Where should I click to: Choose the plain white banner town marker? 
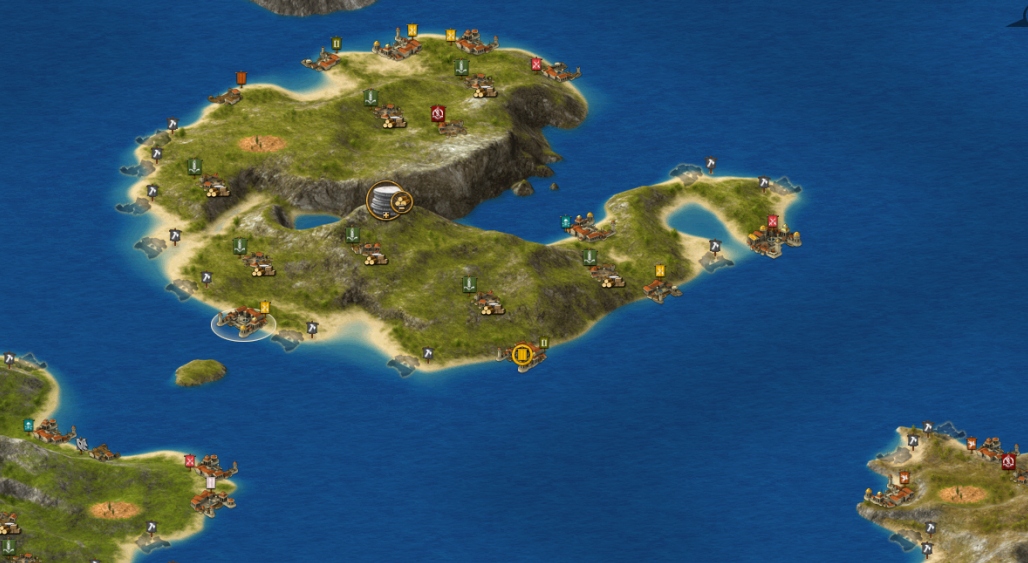point(211,482)
